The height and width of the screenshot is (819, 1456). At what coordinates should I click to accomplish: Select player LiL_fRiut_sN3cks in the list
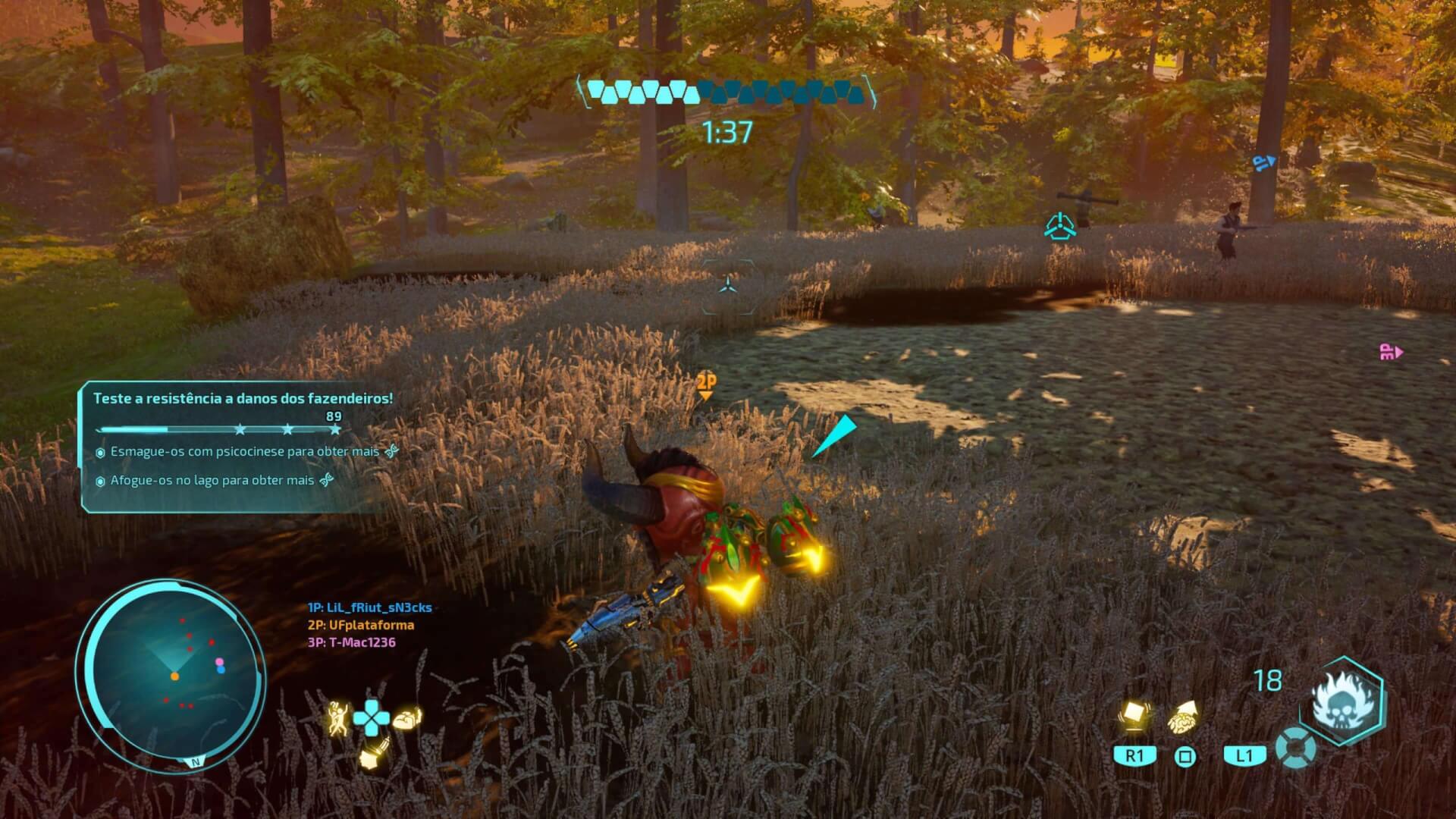click(x=369, y=607)
